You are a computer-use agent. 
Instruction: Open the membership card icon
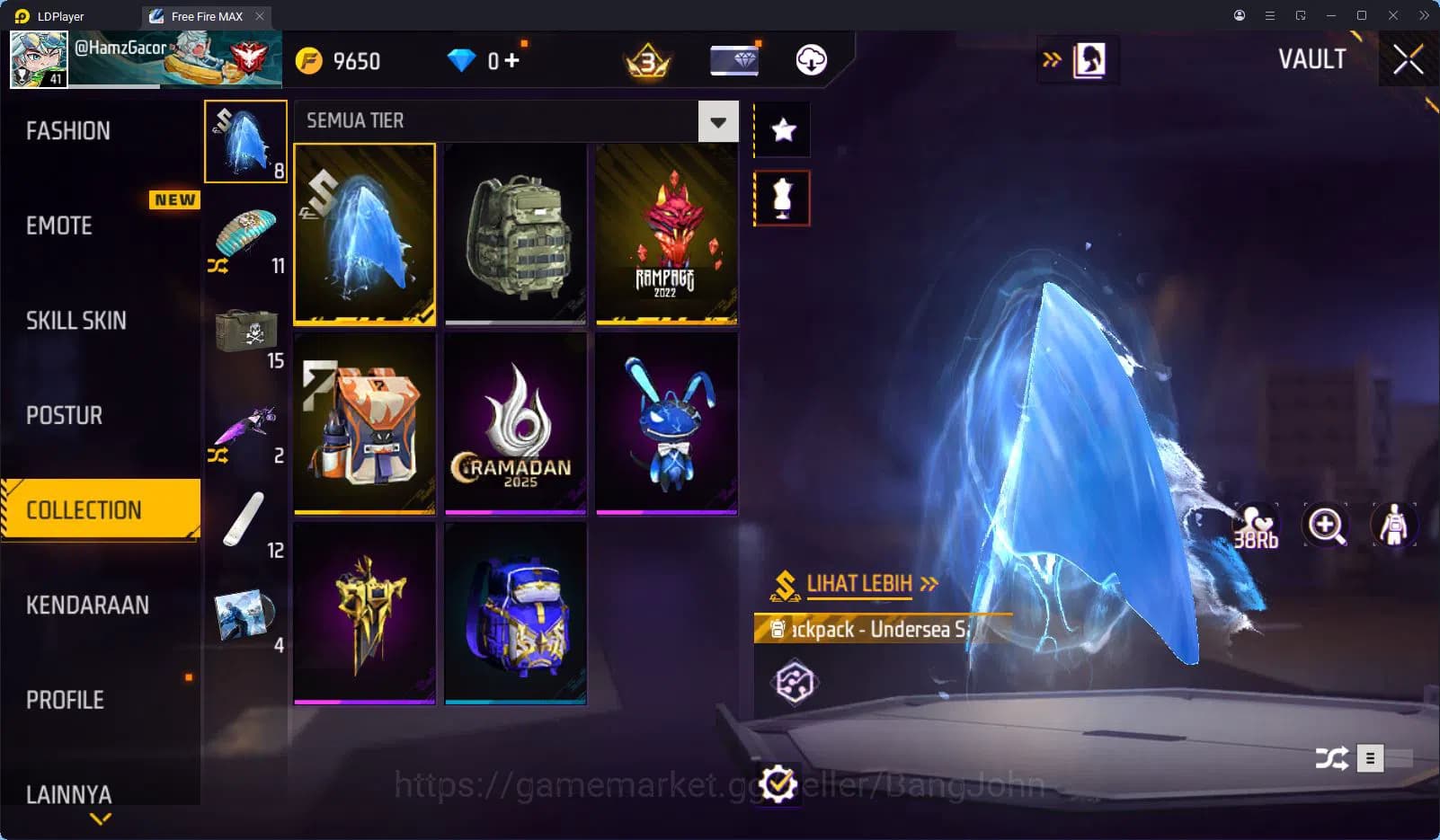pos(734,60)
